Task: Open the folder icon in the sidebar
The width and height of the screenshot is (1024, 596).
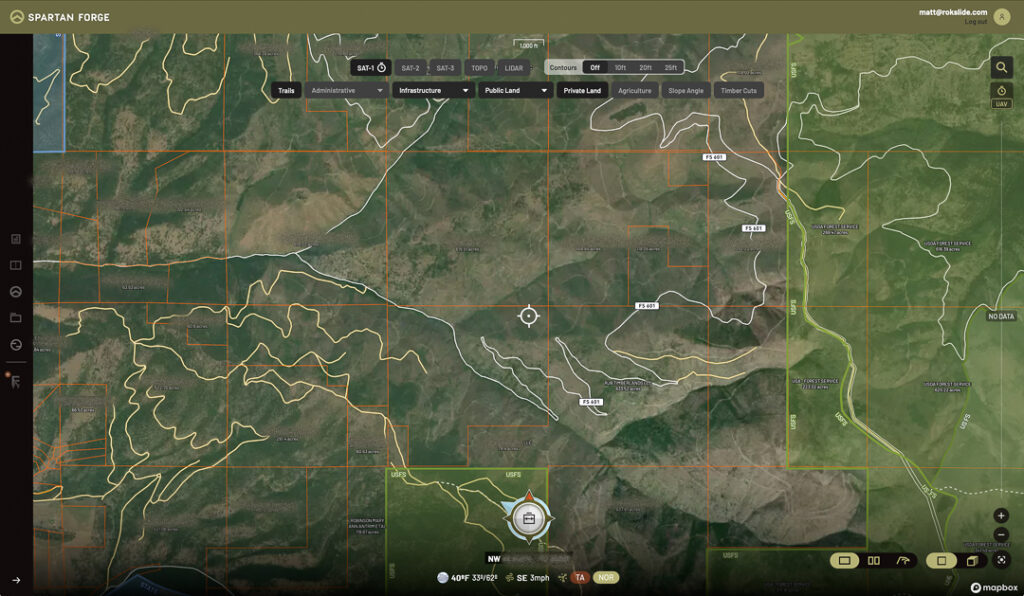Action: (16, 318)
